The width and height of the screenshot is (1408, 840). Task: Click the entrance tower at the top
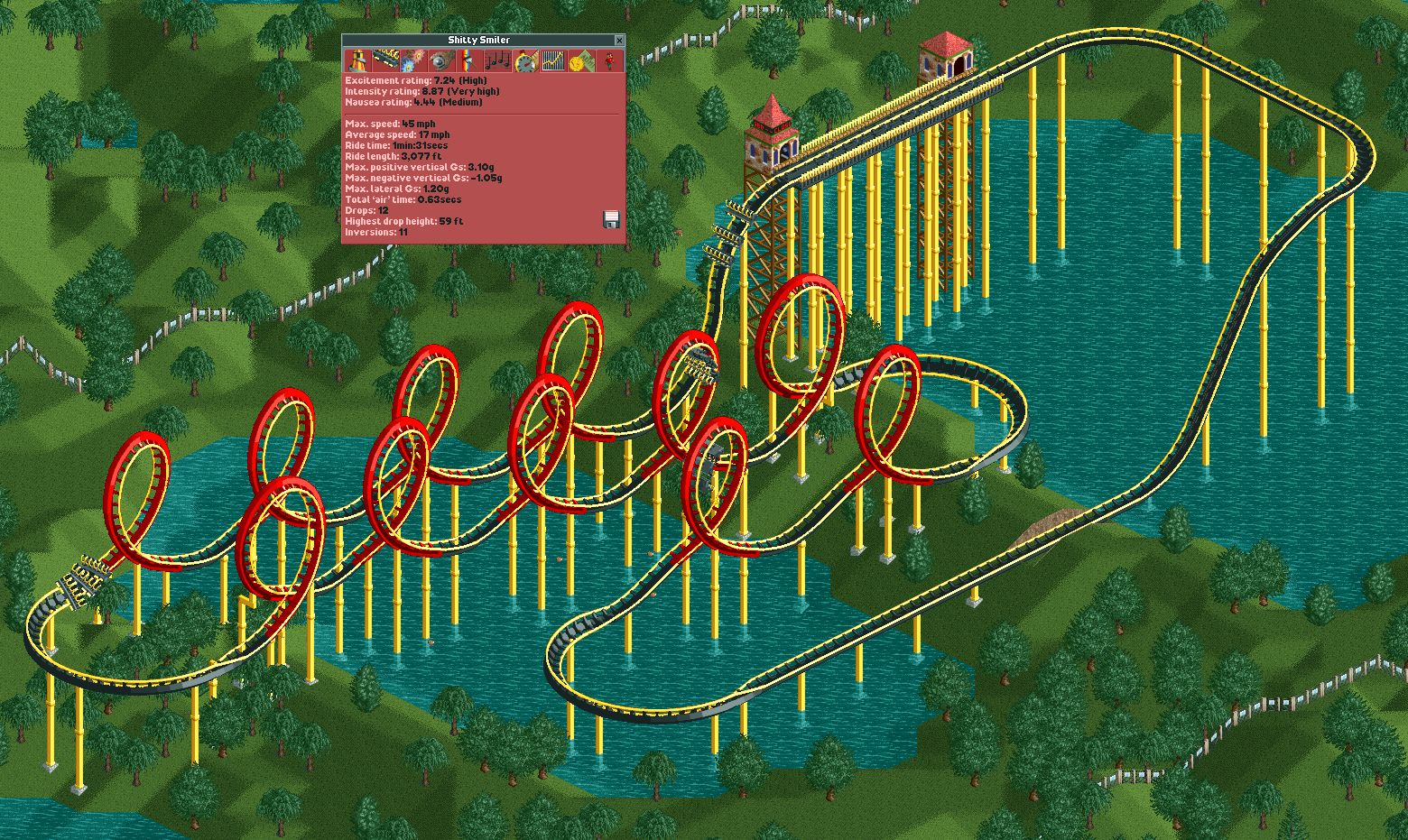[946, 54]
